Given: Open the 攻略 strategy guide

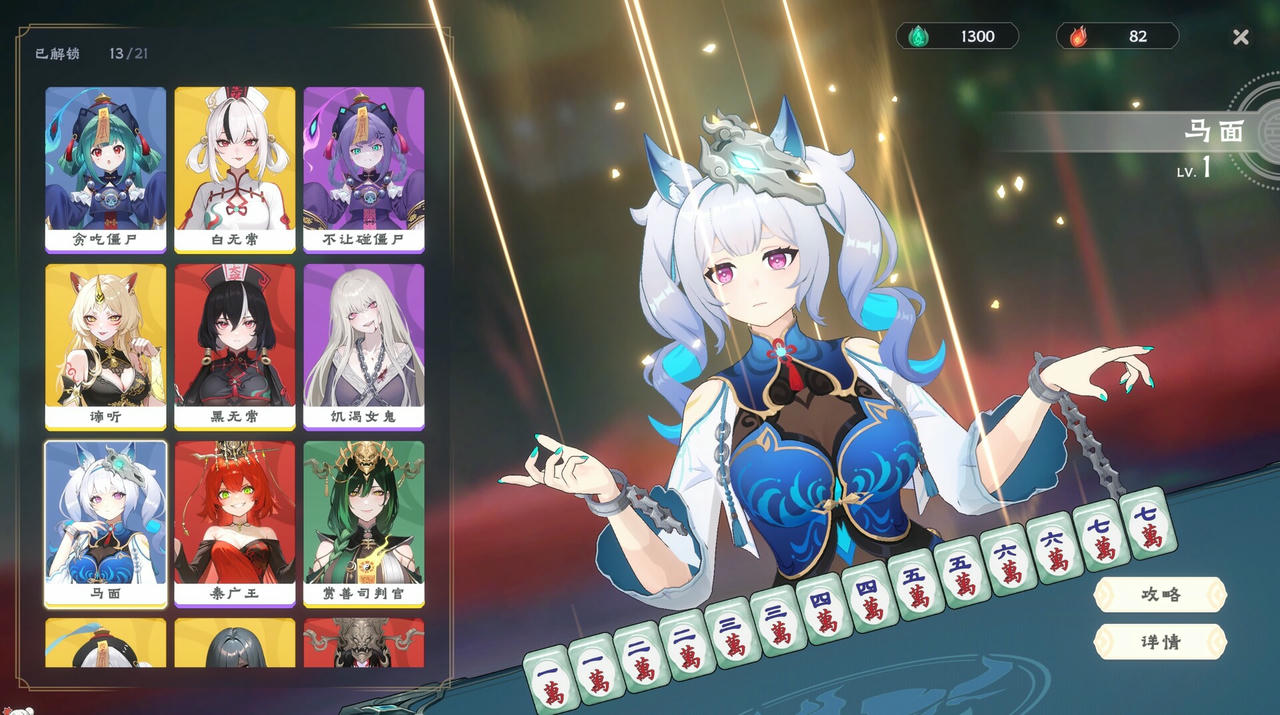Looking at the screenshot, I should click(1160, 594).
